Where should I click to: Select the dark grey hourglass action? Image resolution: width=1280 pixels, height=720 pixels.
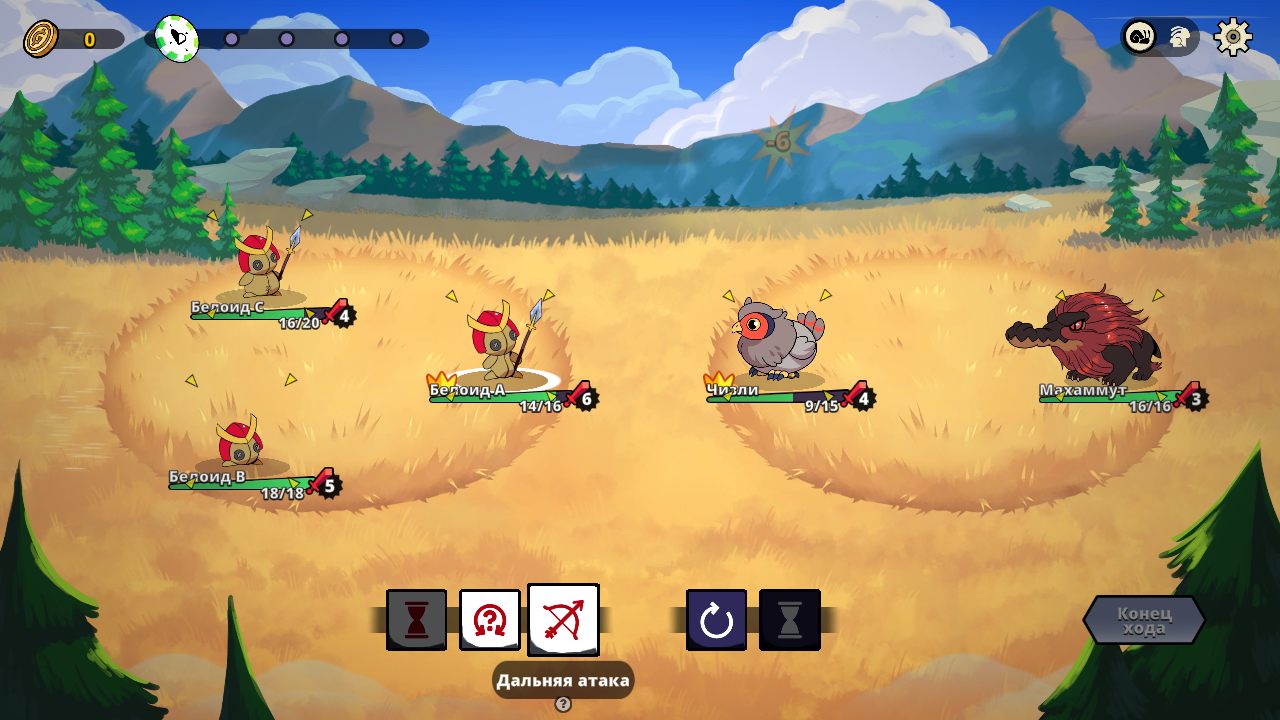tap(790, 620)
